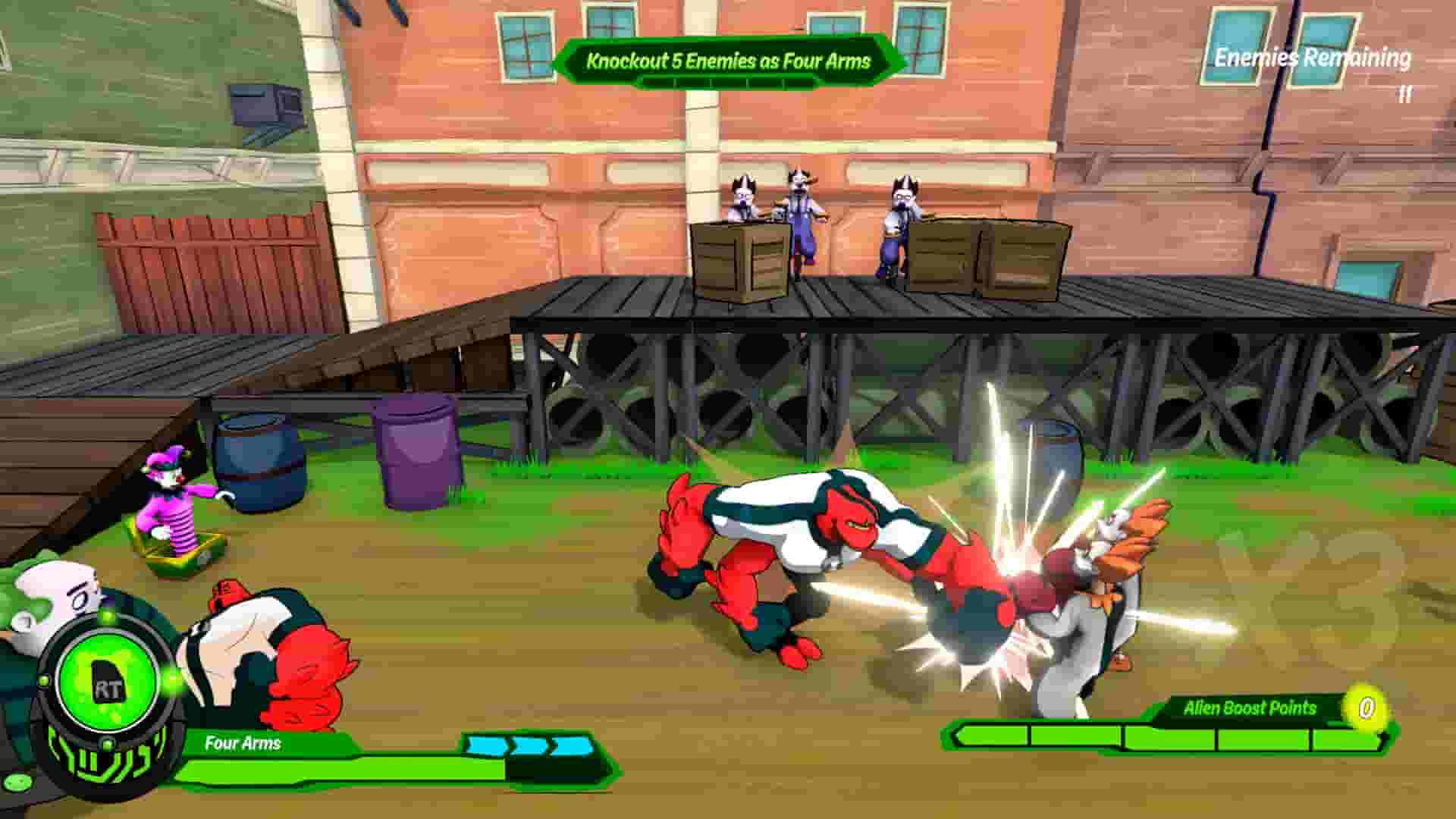Tap the enemies remaining number below the label
This screenshot has width=1456, height=819.
[1404, 95]
